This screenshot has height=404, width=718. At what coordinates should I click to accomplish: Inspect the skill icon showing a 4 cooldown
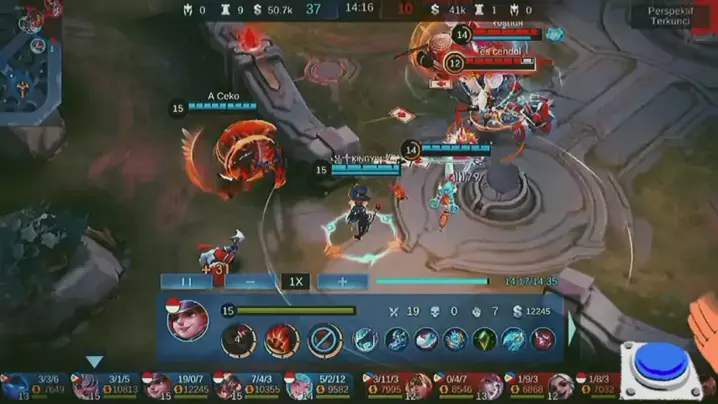click(x=238, y=340)
